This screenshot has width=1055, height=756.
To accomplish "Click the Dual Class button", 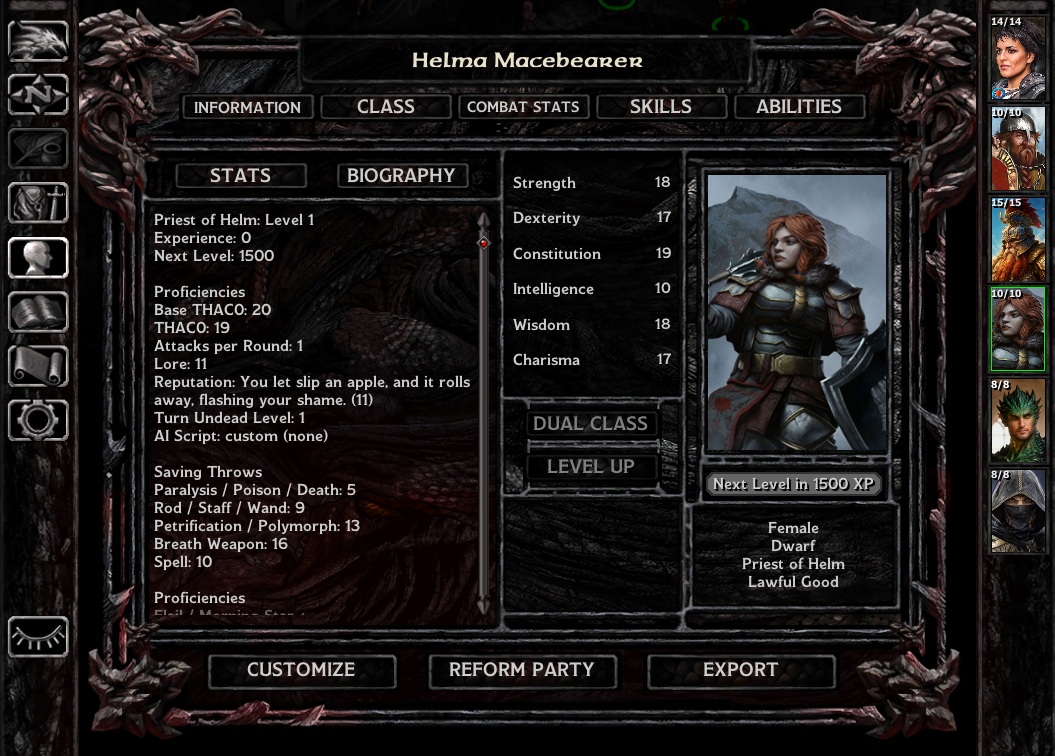I will (x=590, y=424).
